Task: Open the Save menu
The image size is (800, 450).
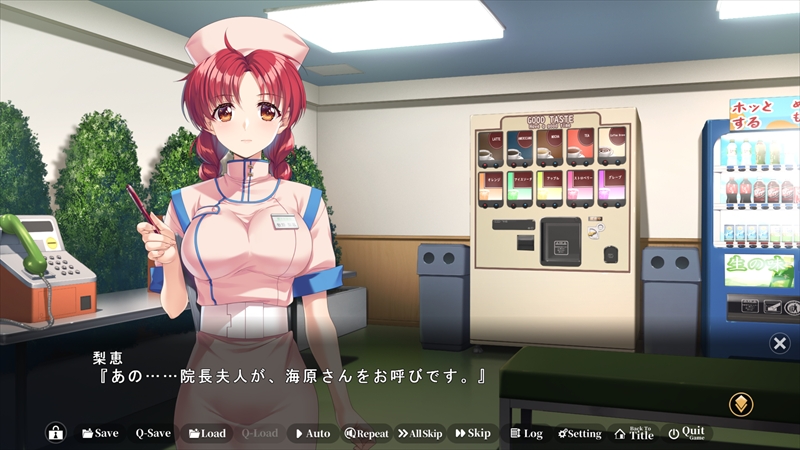Action: [x=100, y=433]
